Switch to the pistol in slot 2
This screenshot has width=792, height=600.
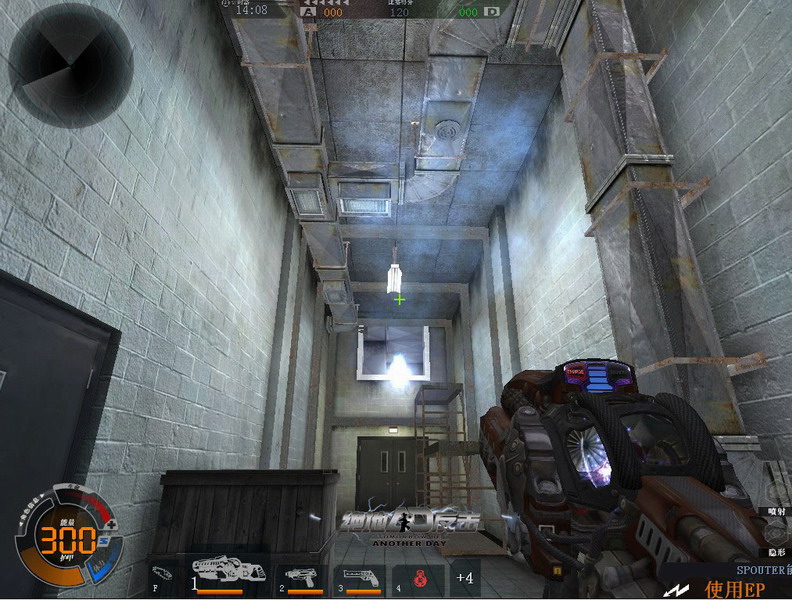[303, 577]
